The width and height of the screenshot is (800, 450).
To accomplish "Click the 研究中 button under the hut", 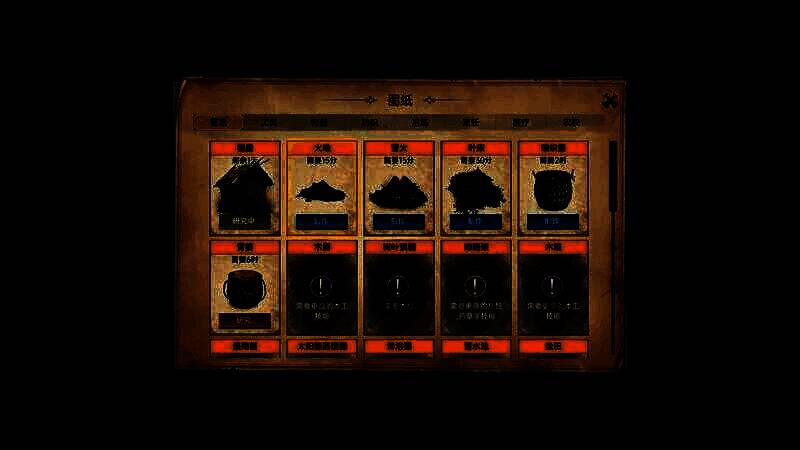I will click(x=244, y=220).
